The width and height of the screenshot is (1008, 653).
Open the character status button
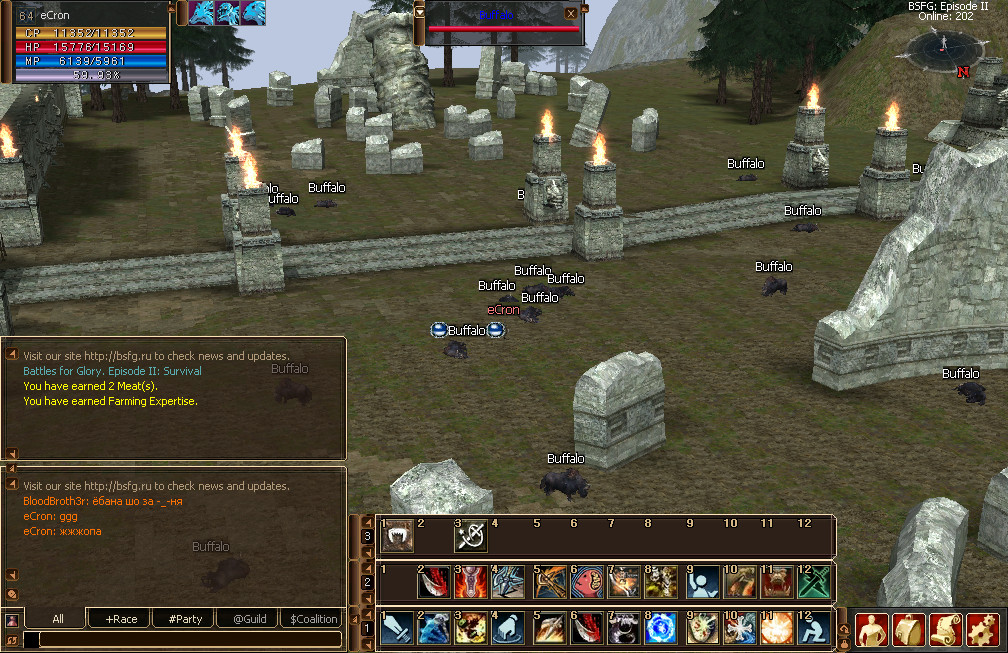(872, 629)
